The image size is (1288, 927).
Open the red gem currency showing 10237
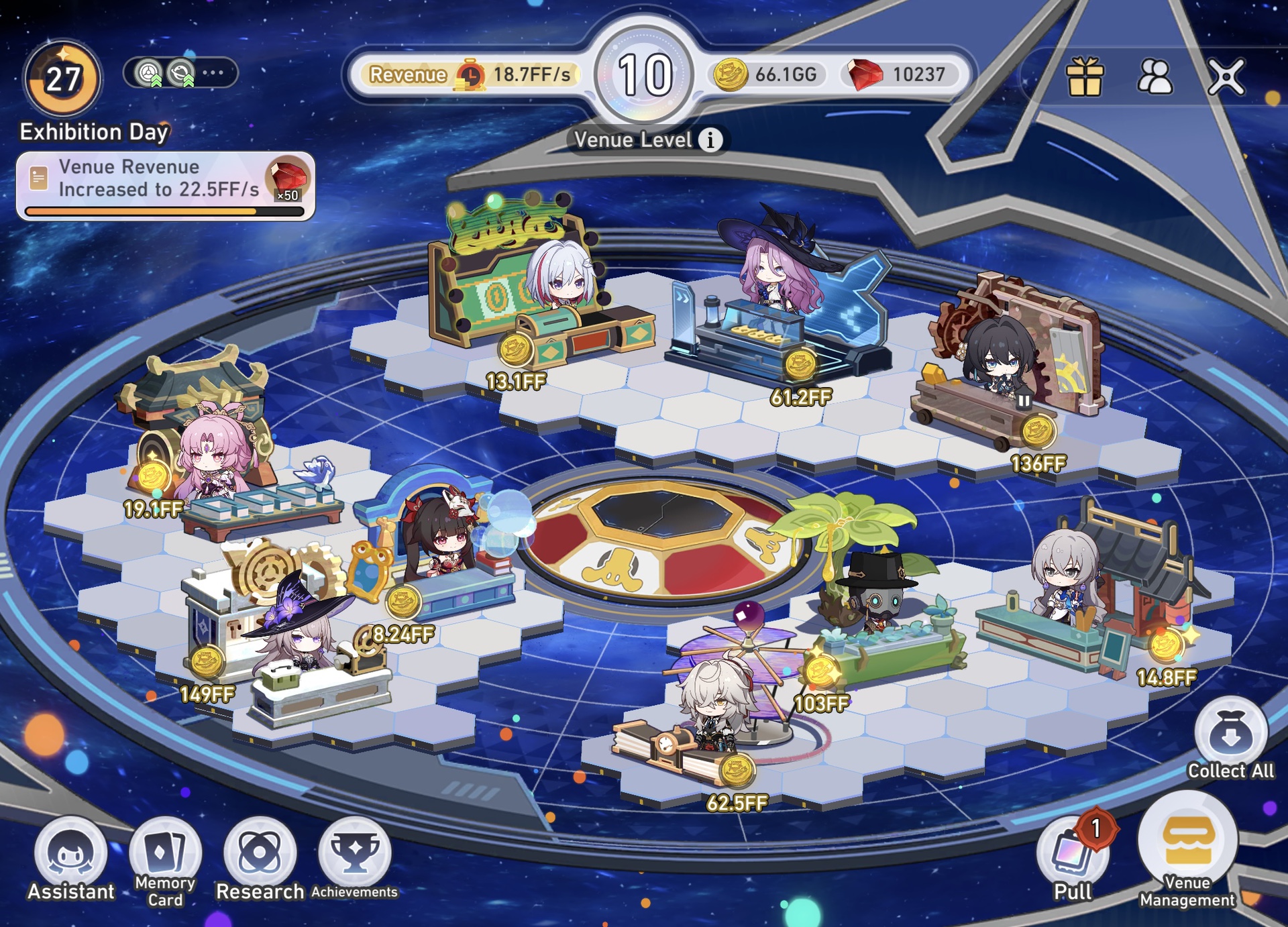click(899, 76)
